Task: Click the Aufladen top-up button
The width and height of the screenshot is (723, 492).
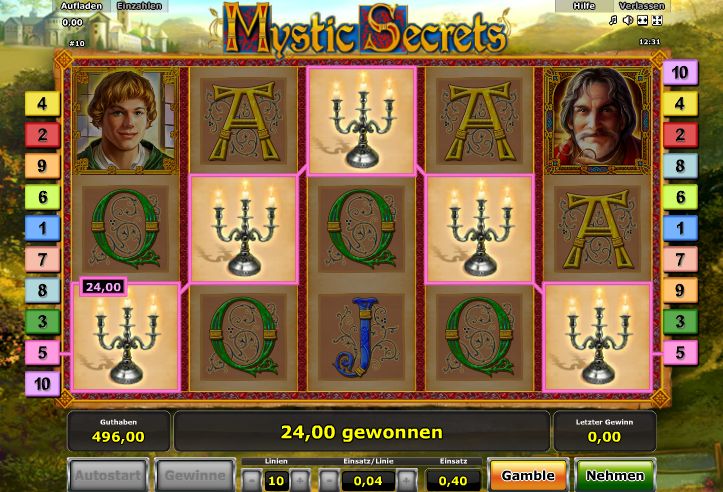Action: point(81,6)
